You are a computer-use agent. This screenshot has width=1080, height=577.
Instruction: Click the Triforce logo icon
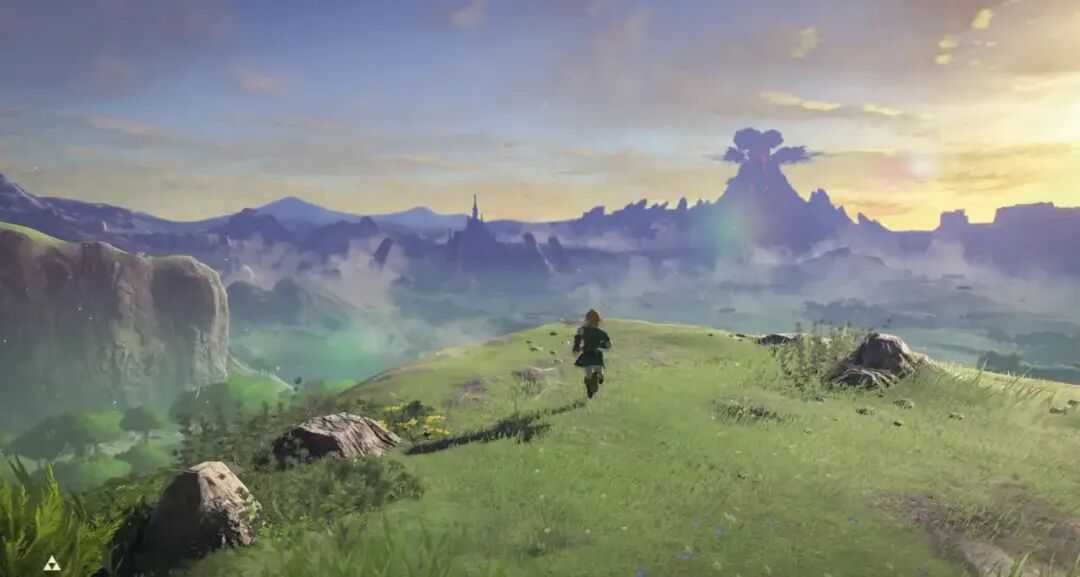tap(51, 563)
